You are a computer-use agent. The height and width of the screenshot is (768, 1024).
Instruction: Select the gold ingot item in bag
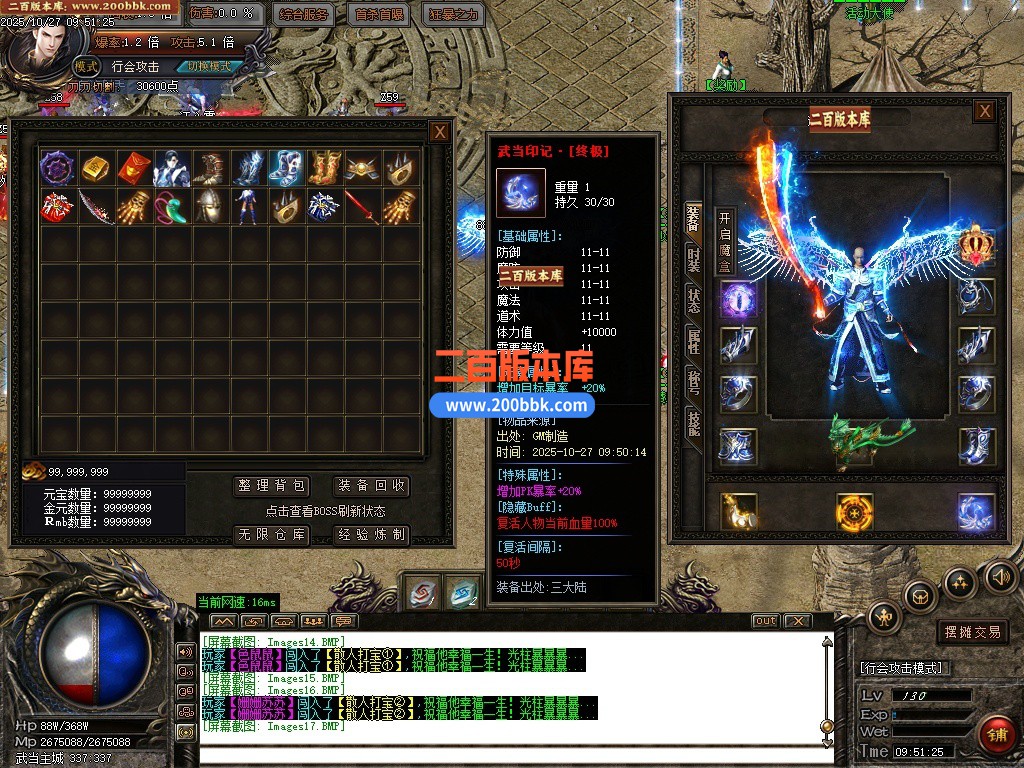96,168
